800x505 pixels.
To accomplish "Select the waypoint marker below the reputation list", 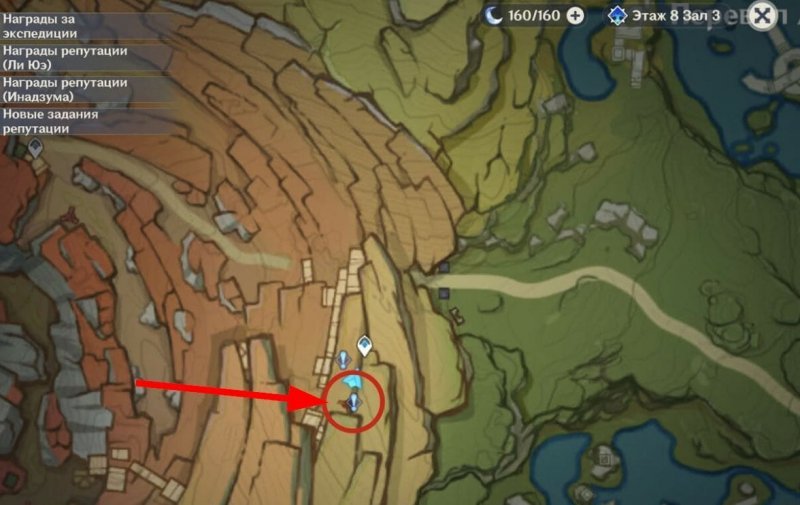I will click(35, 148).
